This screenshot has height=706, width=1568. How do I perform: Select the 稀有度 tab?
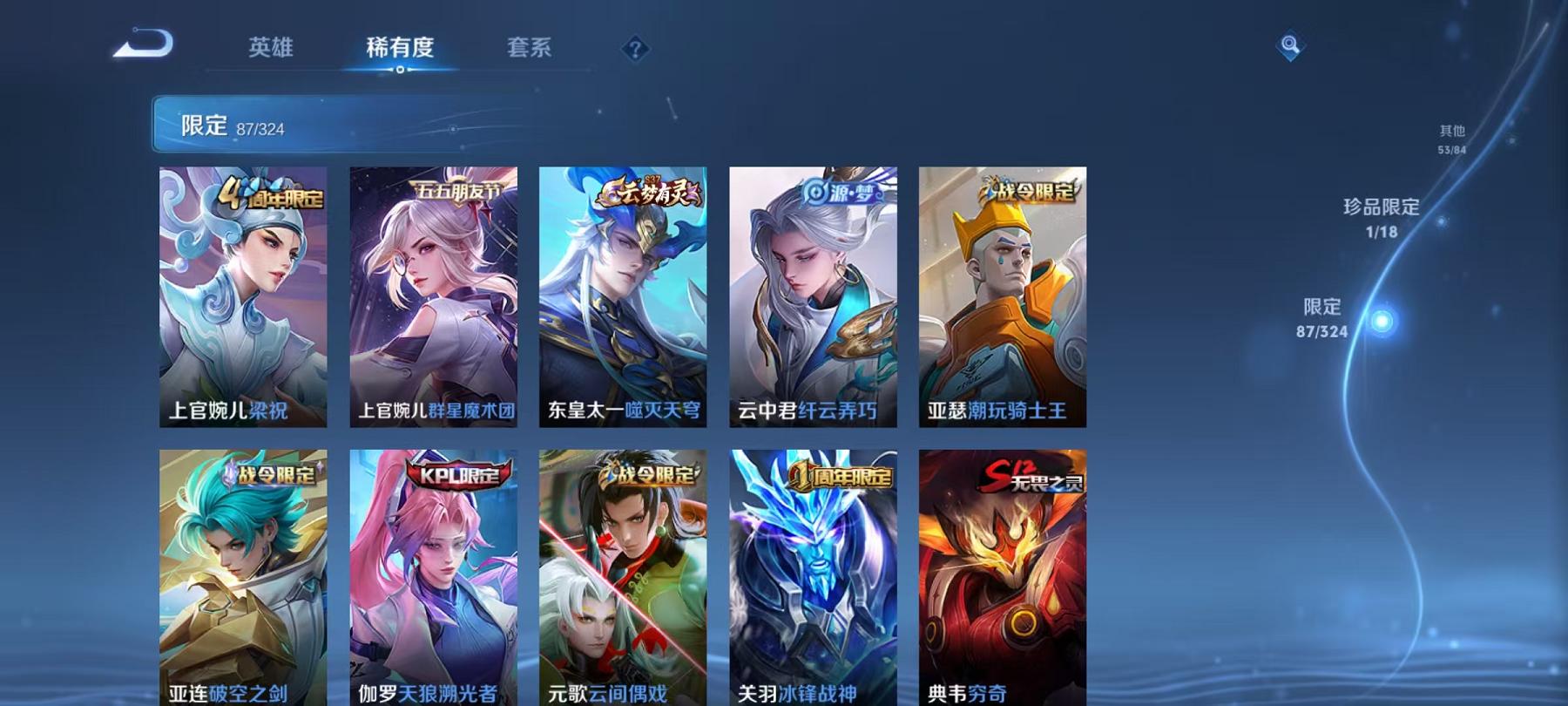(x=400, y=49)
